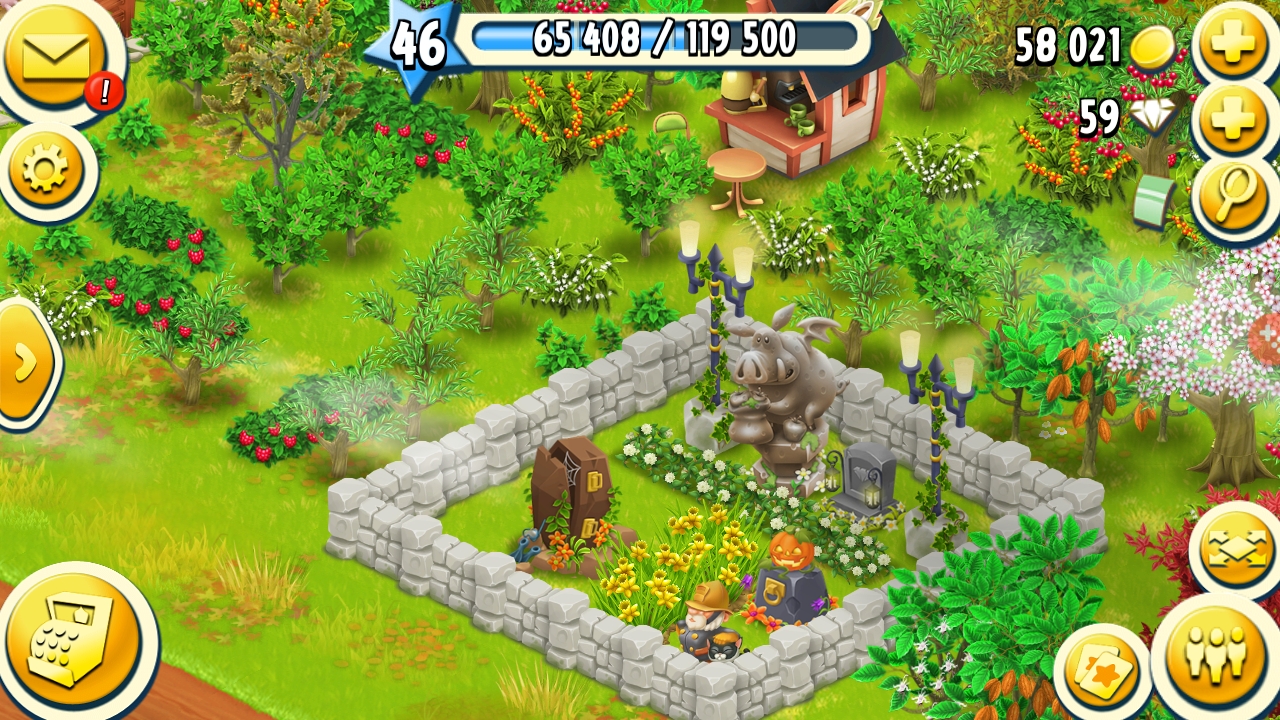
Task: Enter farm edit mode with arrows button
Action: coord(1236,551)
